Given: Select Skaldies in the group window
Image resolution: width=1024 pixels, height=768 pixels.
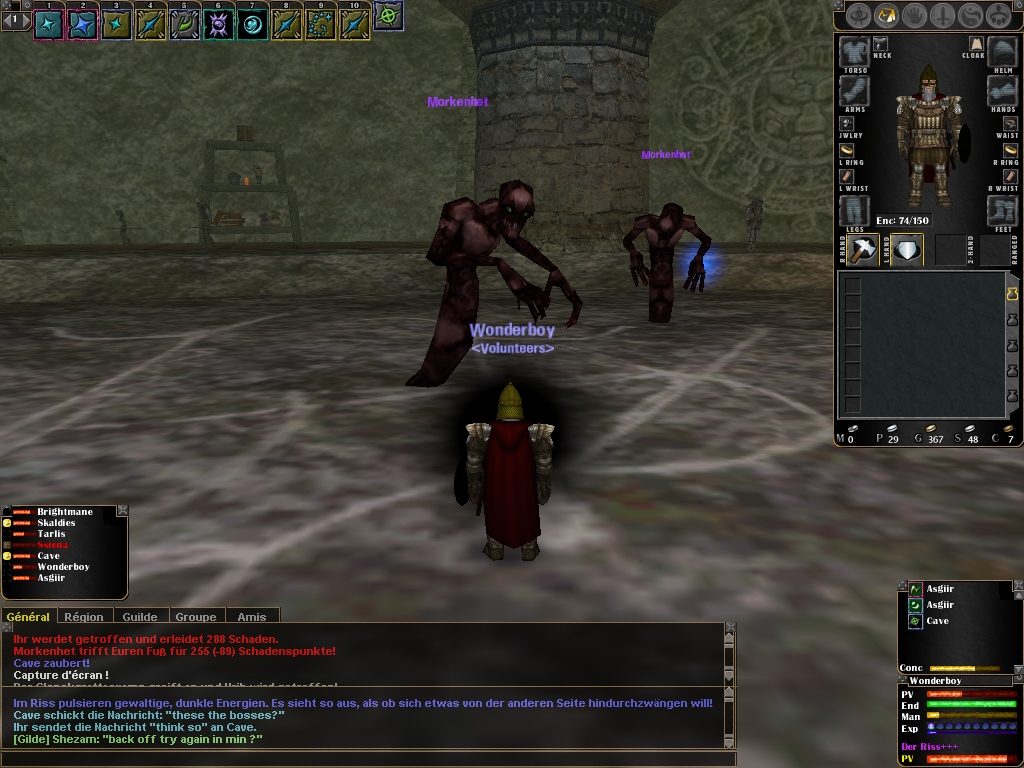Looking at the screenshot, I should [x=56, y=523].
